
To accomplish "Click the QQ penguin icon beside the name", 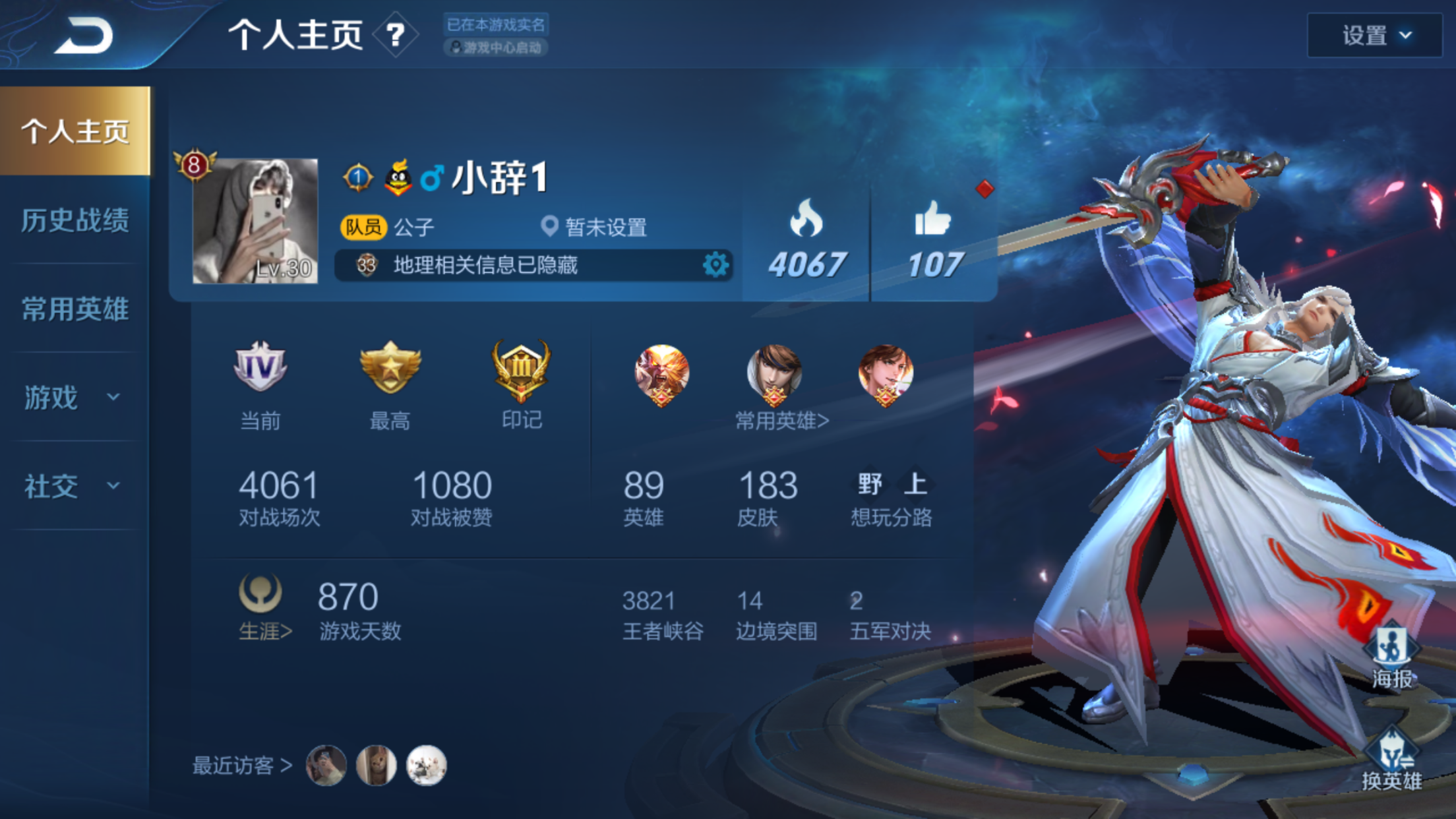I will (396, 177).
